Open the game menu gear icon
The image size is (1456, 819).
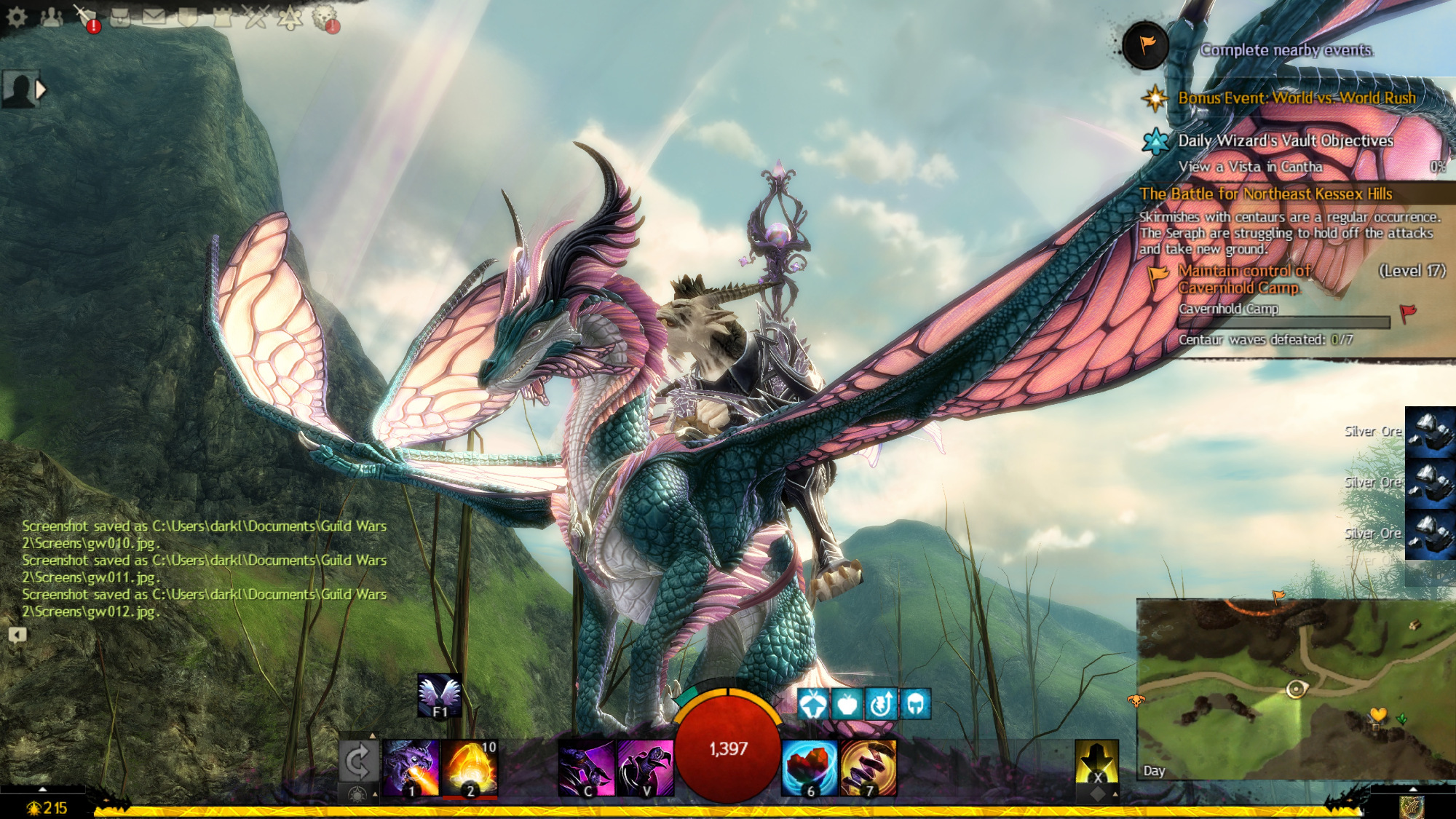pos(16,17)
